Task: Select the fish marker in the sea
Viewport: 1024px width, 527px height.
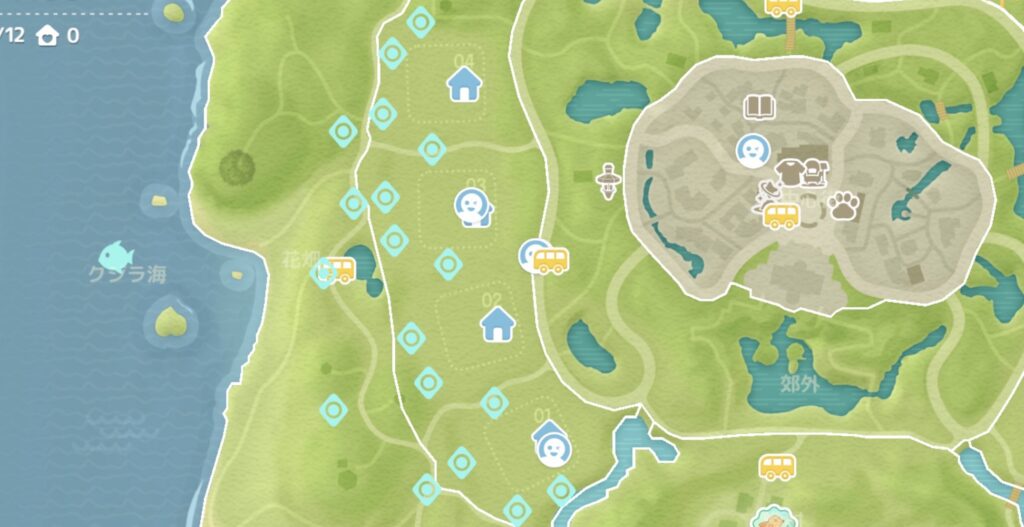Action: click(x=117, y=259)
